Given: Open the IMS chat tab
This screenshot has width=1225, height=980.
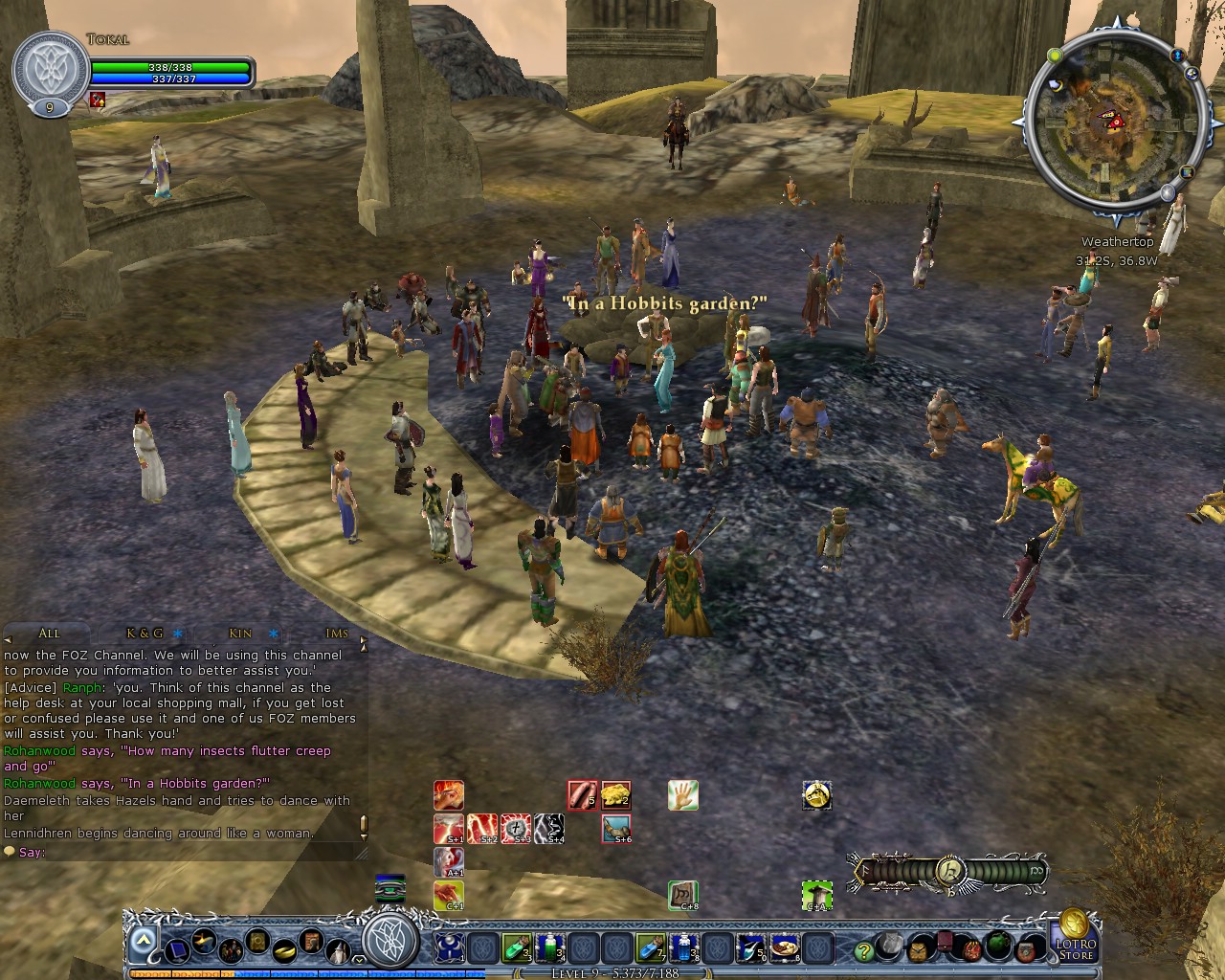Looking at the screenshot, I should [x=336, y=634].
